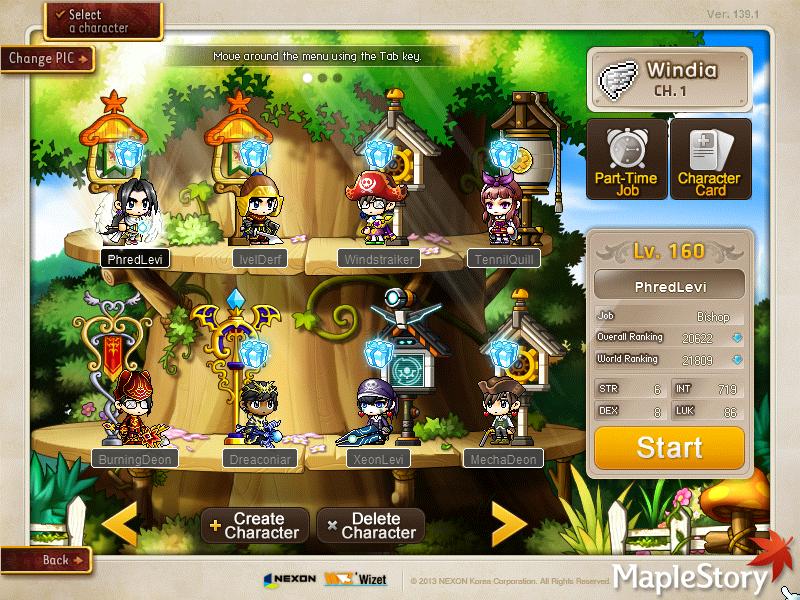Show the next page of characters
The image size is (800, 600).
coord(509,524)
